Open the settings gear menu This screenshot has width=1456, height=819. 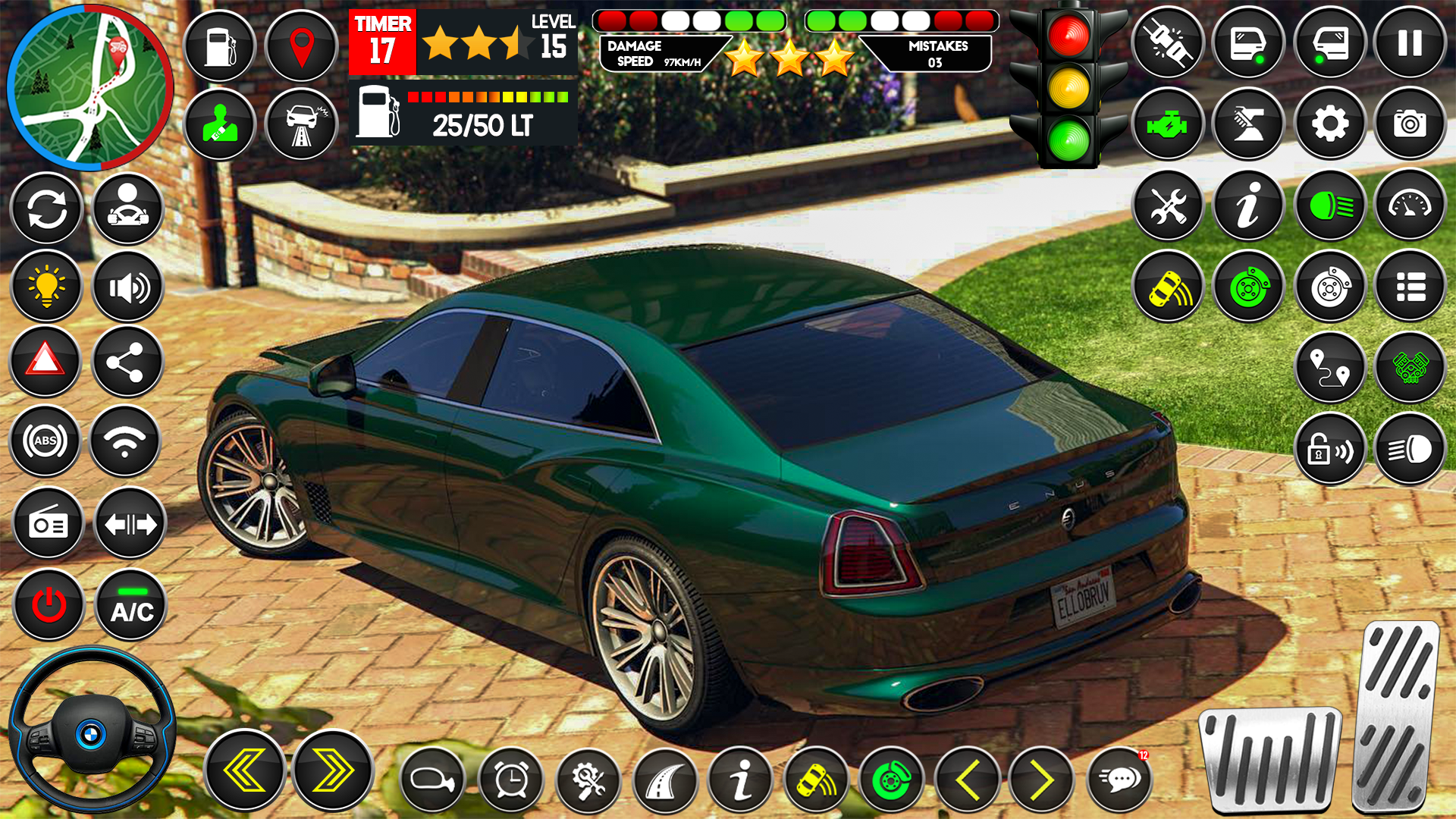1329,124
